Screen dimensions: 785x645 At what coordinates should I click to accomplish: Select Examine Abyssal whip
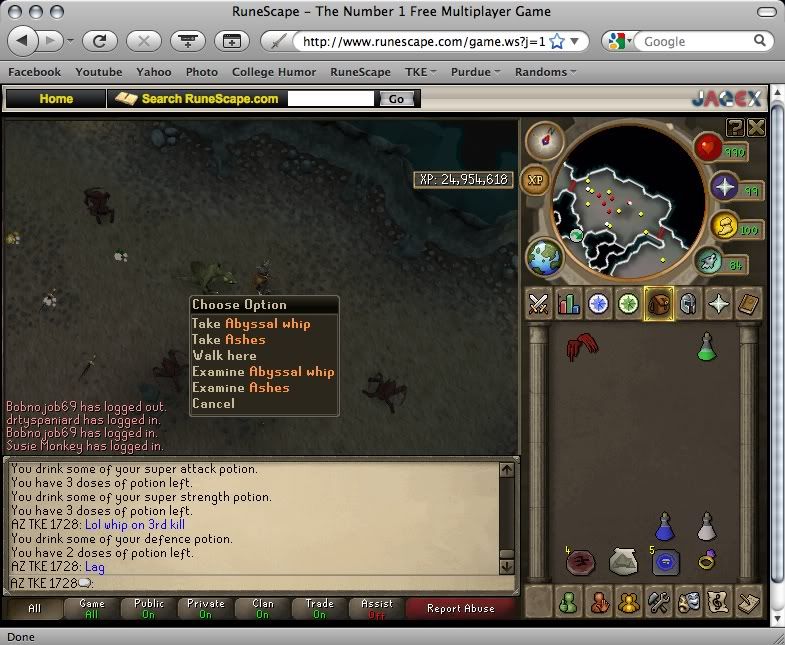click(x=263, y=372)
